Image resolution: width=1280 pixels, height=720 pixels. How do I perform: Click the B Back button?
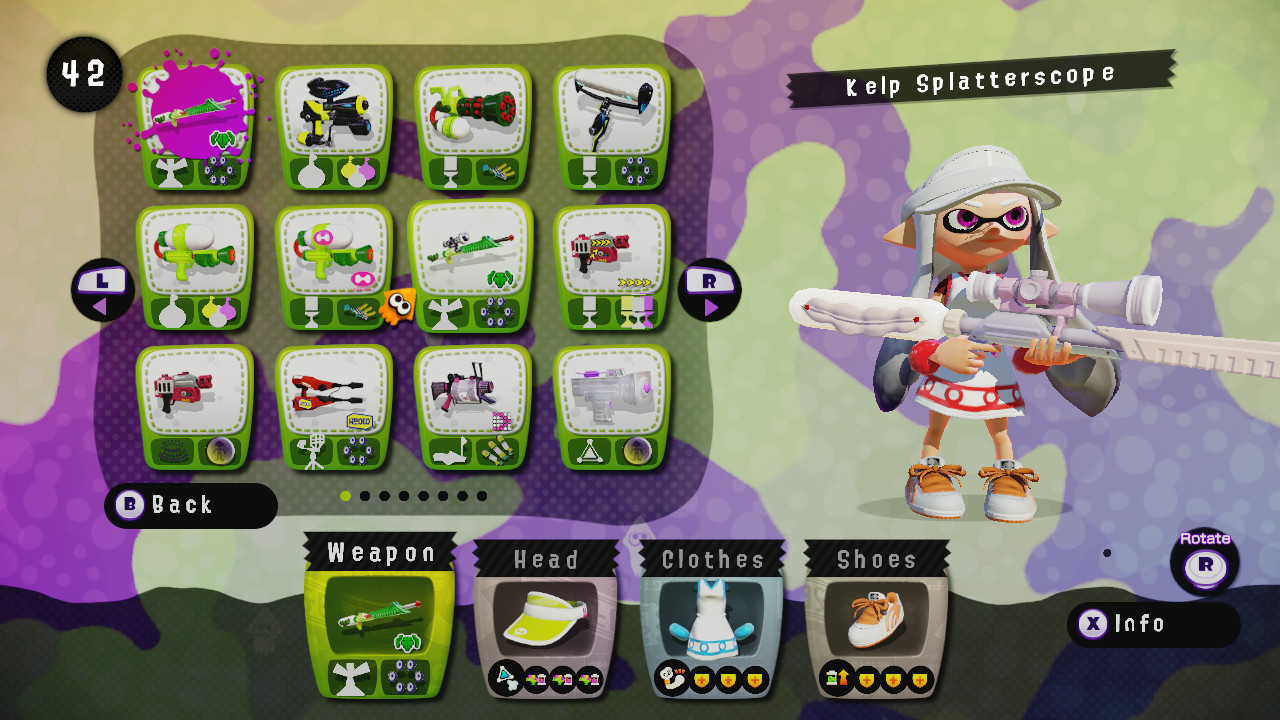(190, 506)
